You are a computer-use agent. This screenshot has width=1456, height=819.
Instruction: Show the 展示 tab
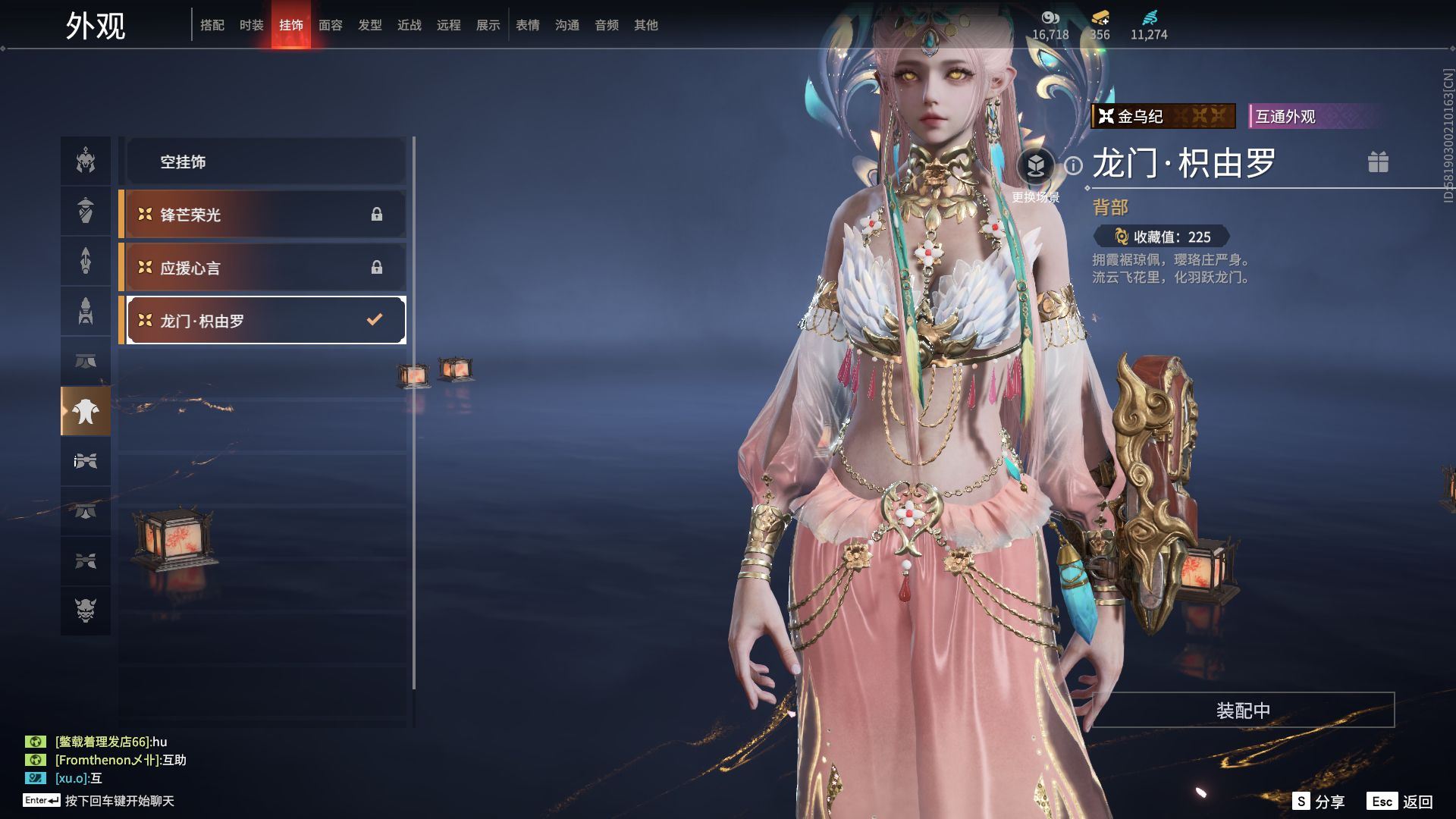488,25
